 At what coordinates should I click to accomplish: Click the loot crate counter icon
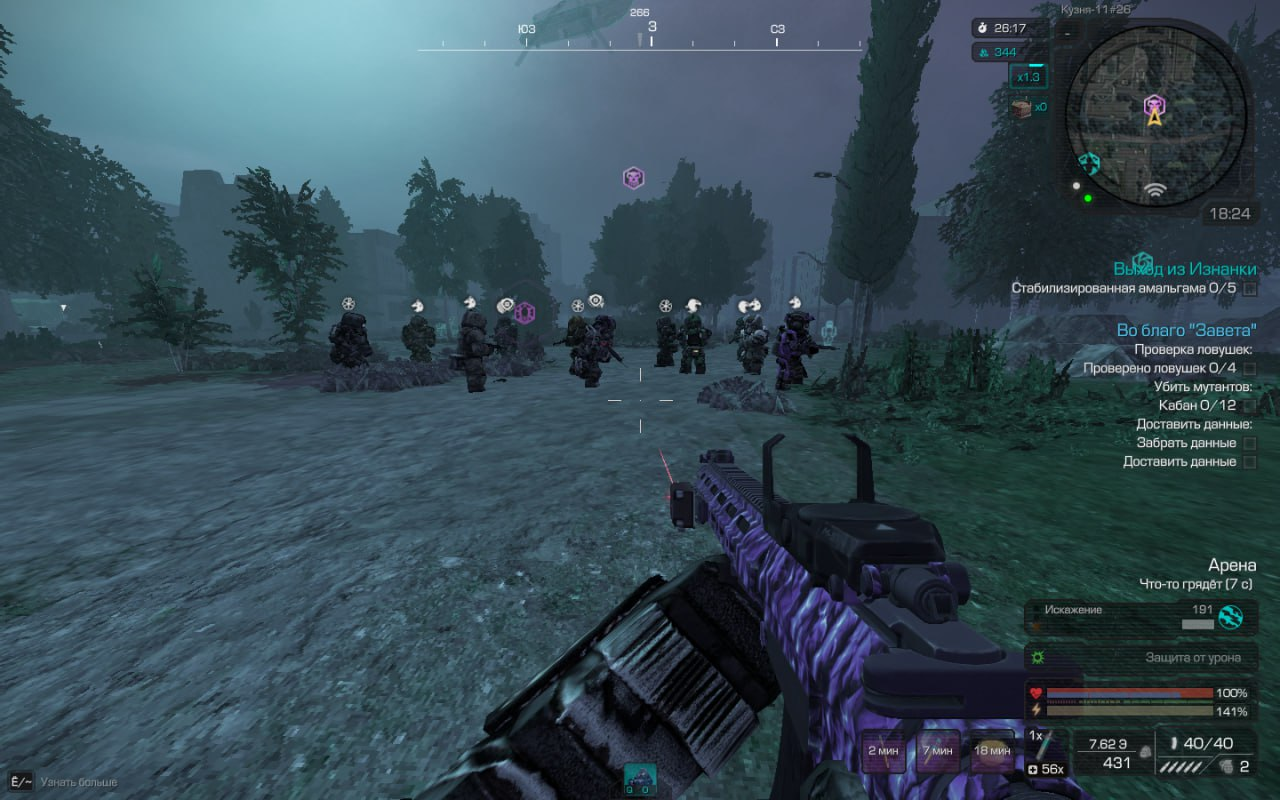[x=1021, y=108]
